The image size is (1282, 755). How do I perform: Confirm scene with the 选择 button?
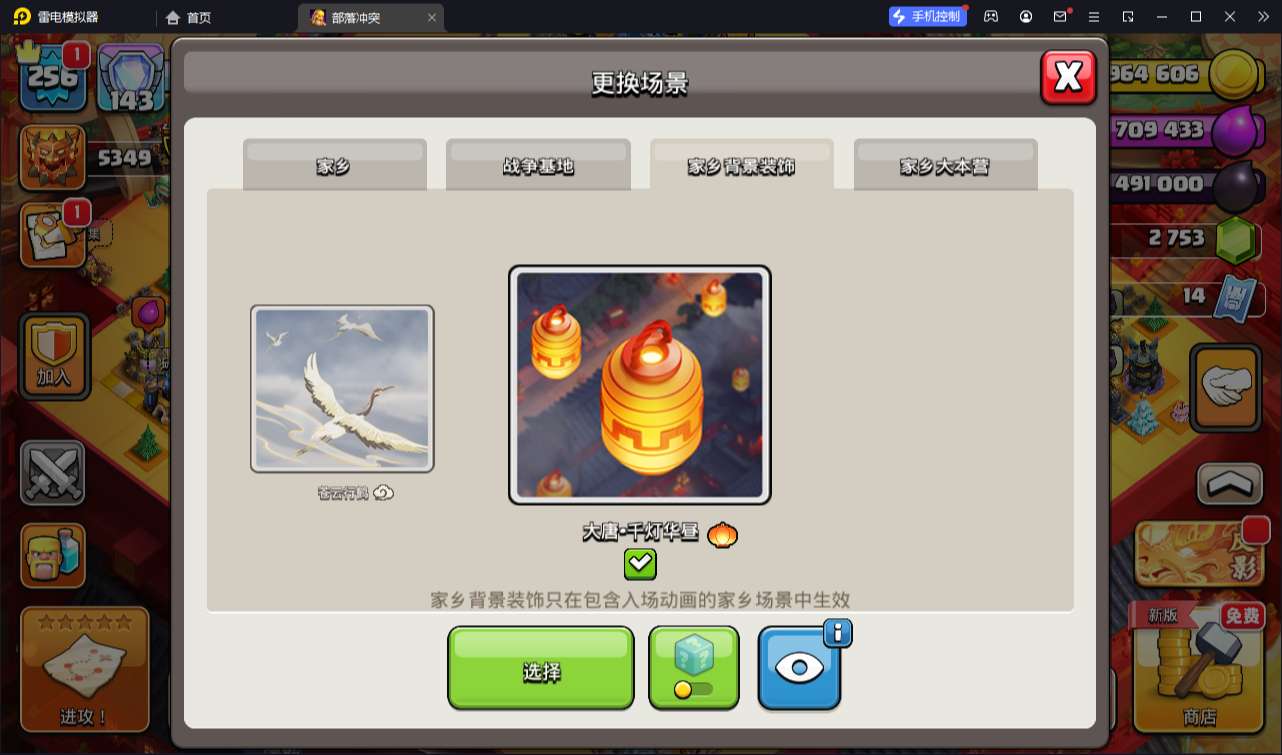(x=540, y=668)
